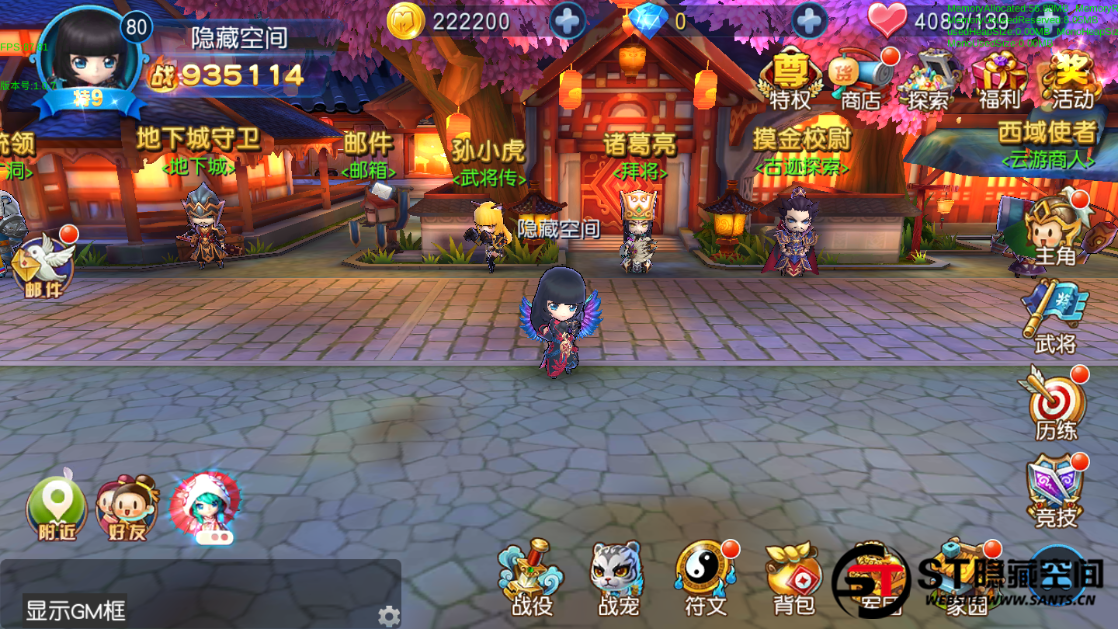Open chat settings gear icon
This screenshot has height=629, width=1118.
click(x=388, y=616)
